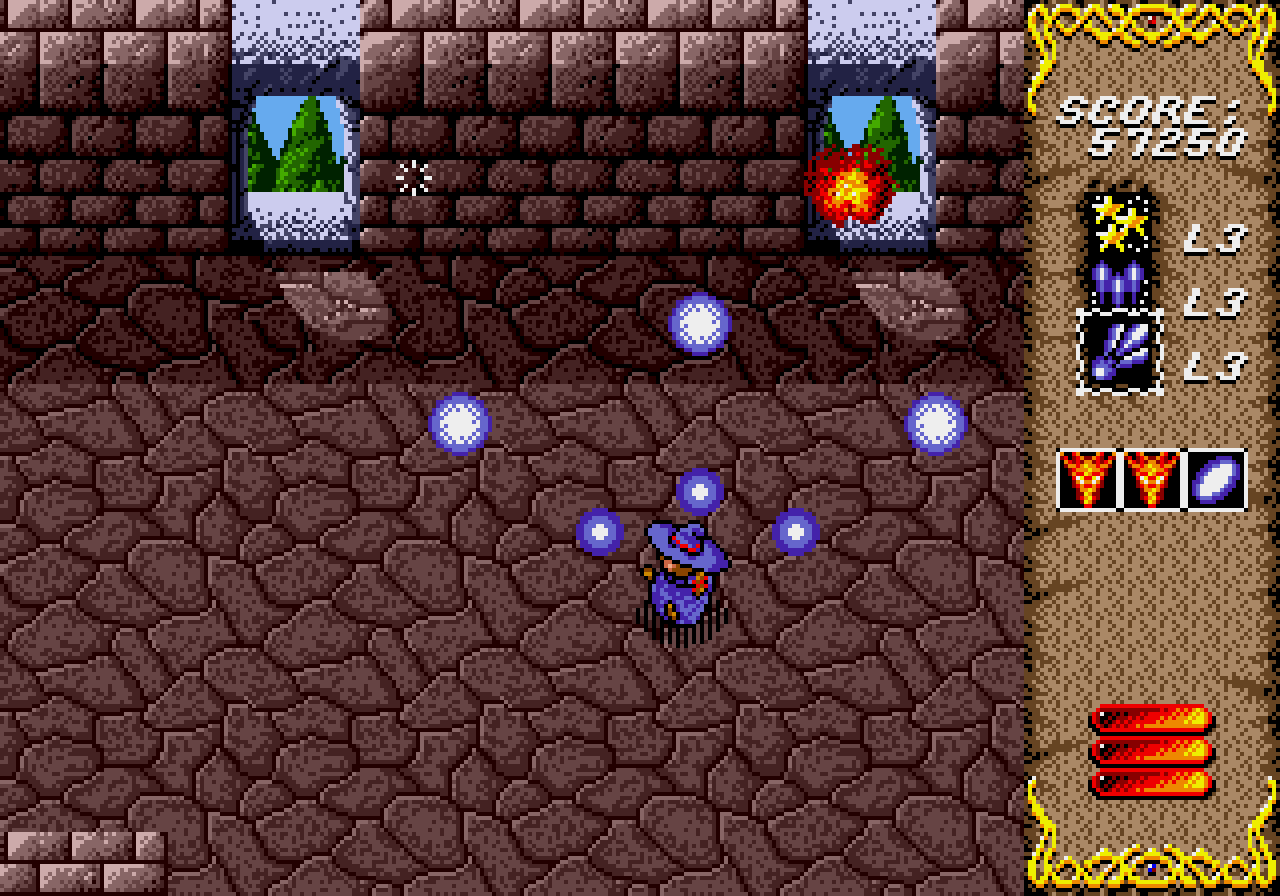The height and width of the screenshot is (896, 1280).
Task: Click the topmost red health bar
Action: (x=1148, y=715)
